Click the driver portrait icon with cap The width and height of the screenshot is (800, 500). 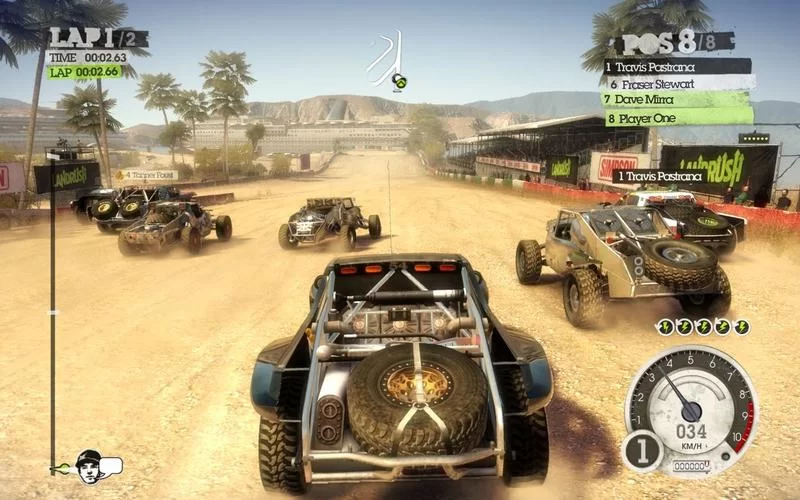coord(90,464)
